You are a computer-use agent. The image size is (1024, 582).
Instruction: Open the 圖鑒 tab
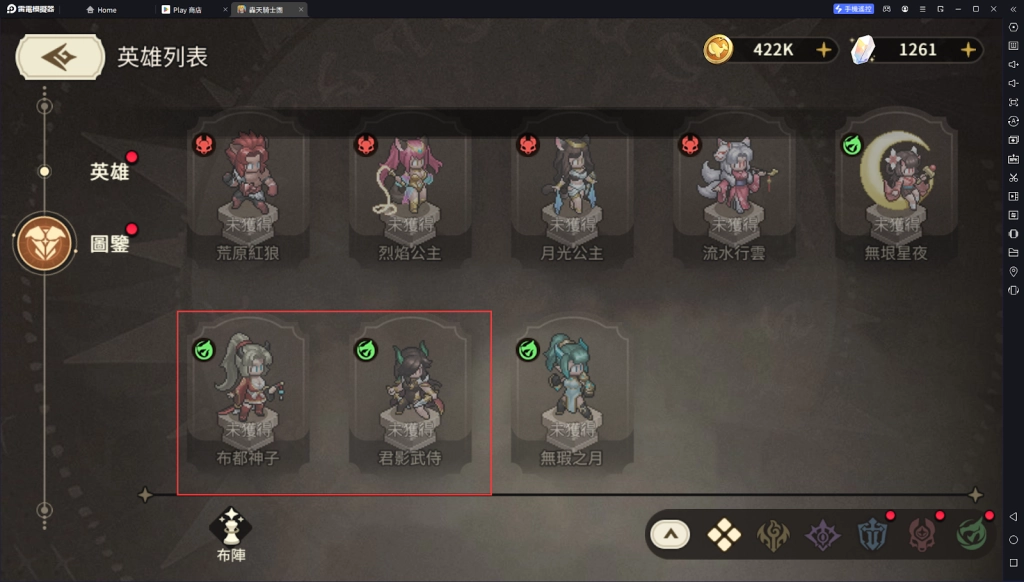[x=110, y=243]
